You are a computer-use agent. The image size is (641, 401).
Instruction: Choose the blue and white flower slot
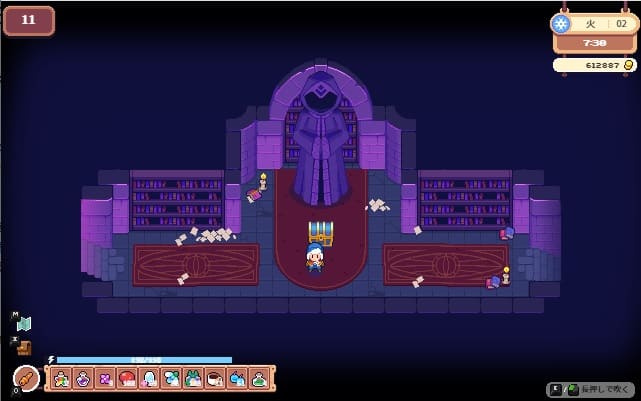171,378
